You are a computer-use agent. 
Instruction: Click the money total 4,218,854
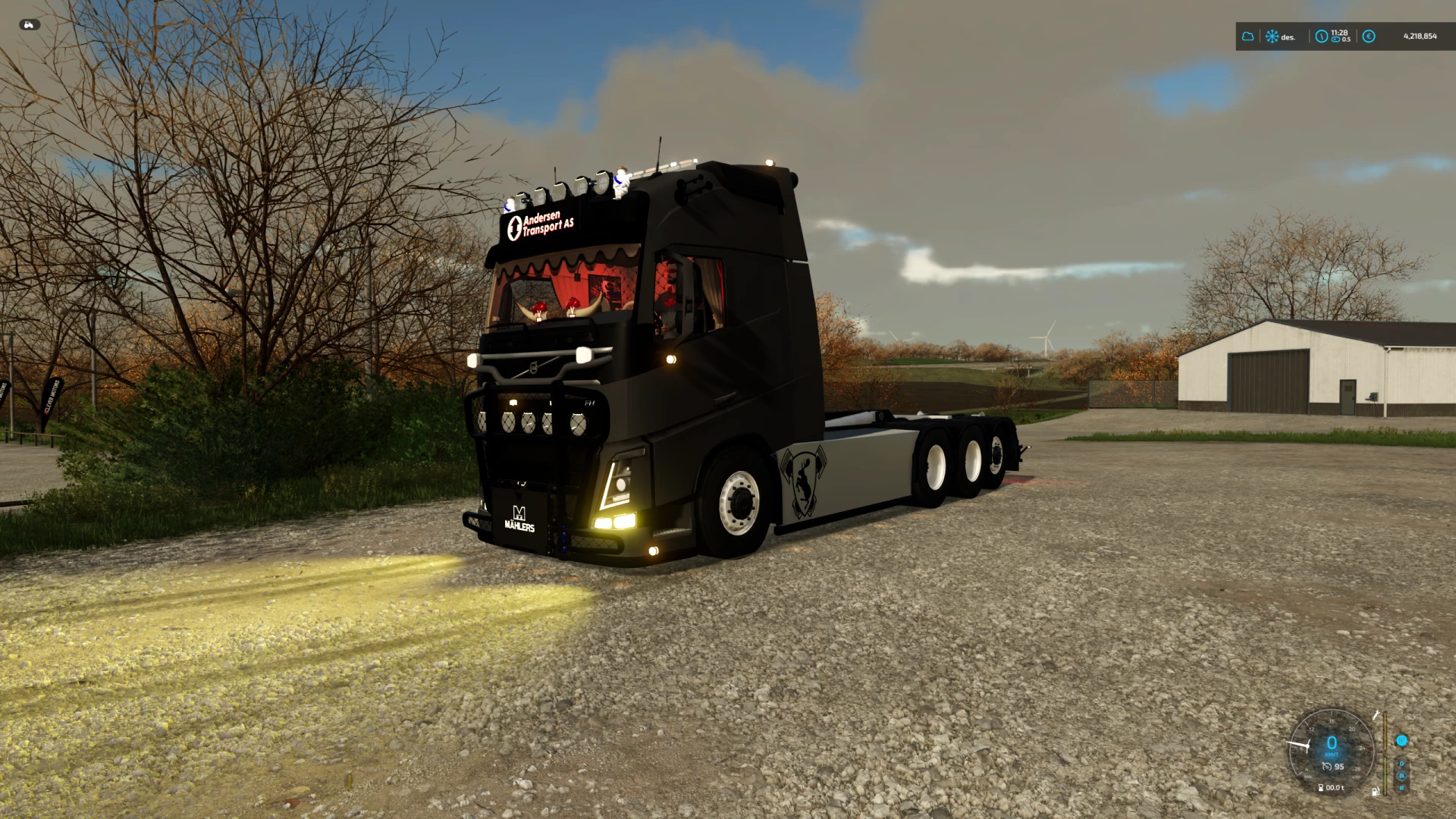click(1420, 36)
